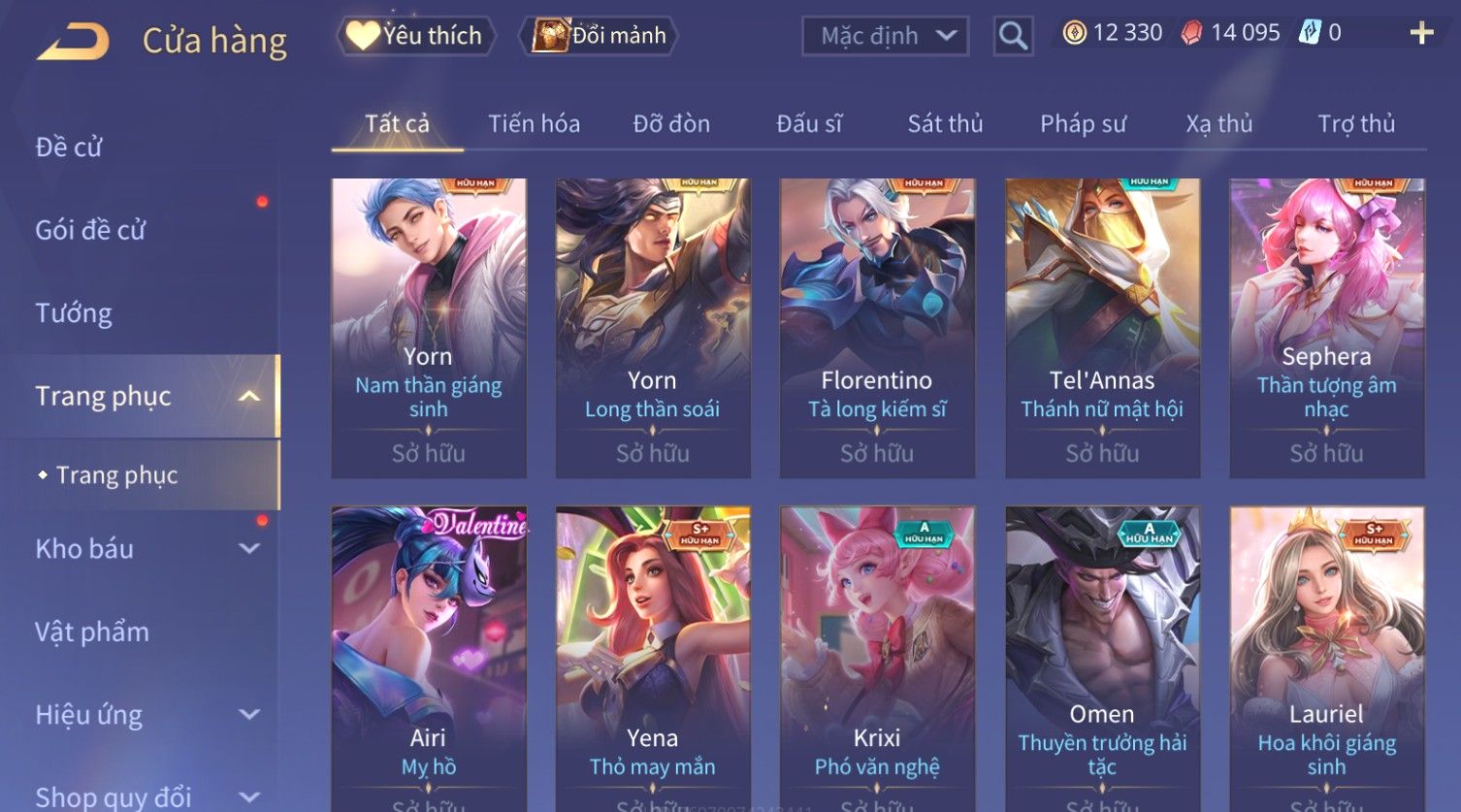The height and width of the screenshot is (812, 1461).
Task: Select Florentino Tà long kiếm sĩ skin
Action: 877,327
